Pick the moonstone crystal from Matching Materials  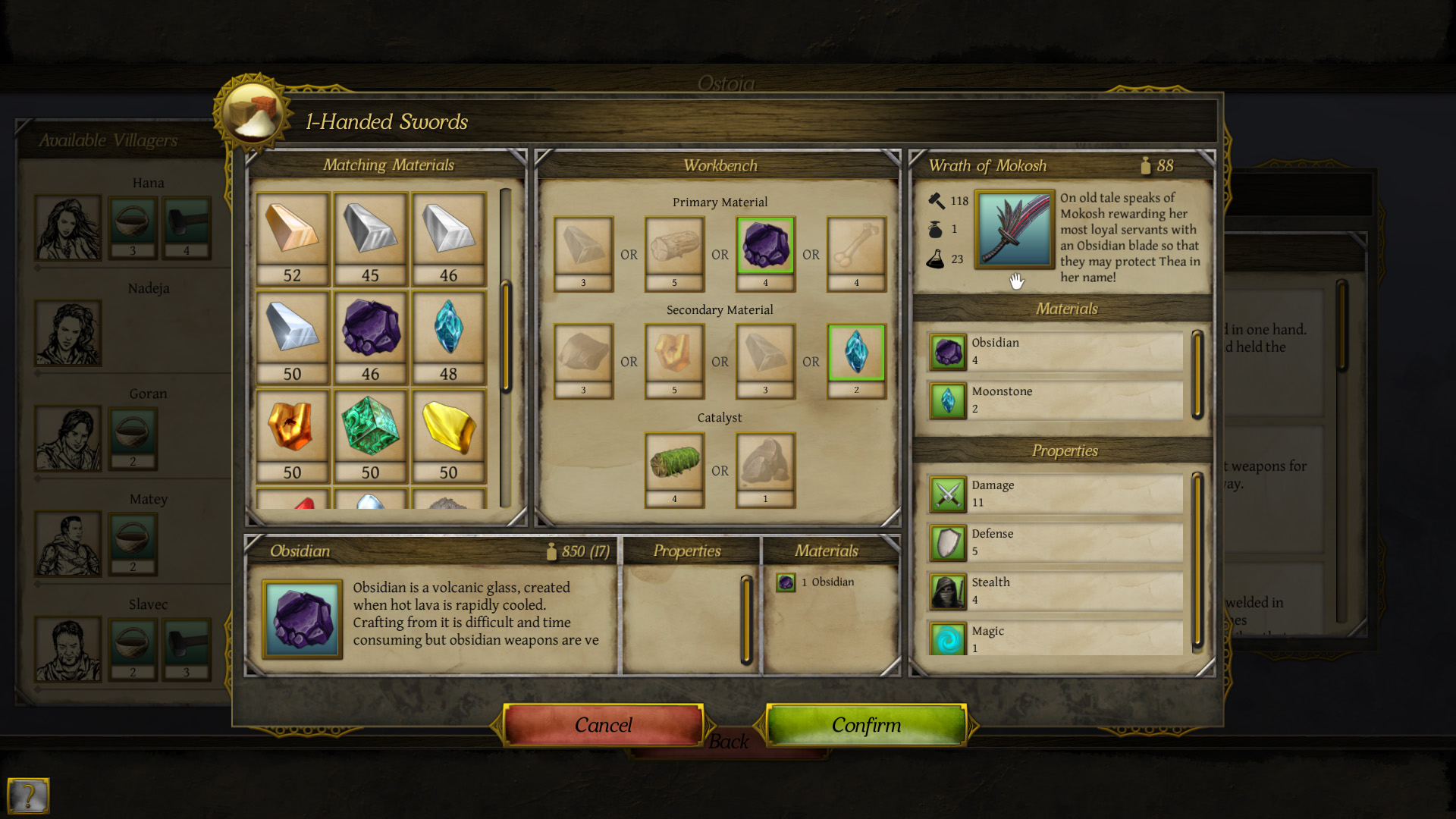tap(448, 334)
